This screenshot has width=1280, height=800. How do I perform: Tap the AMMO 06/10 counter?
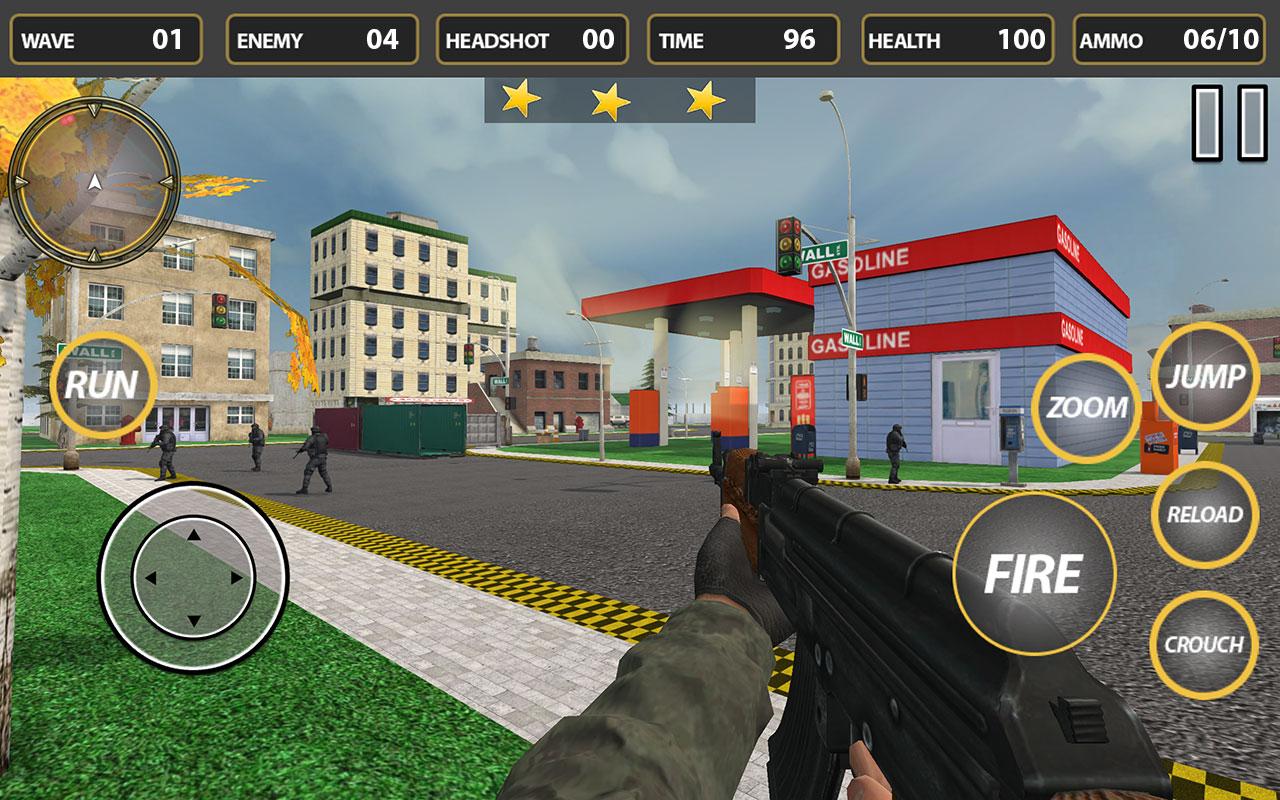pos(1170,40)
